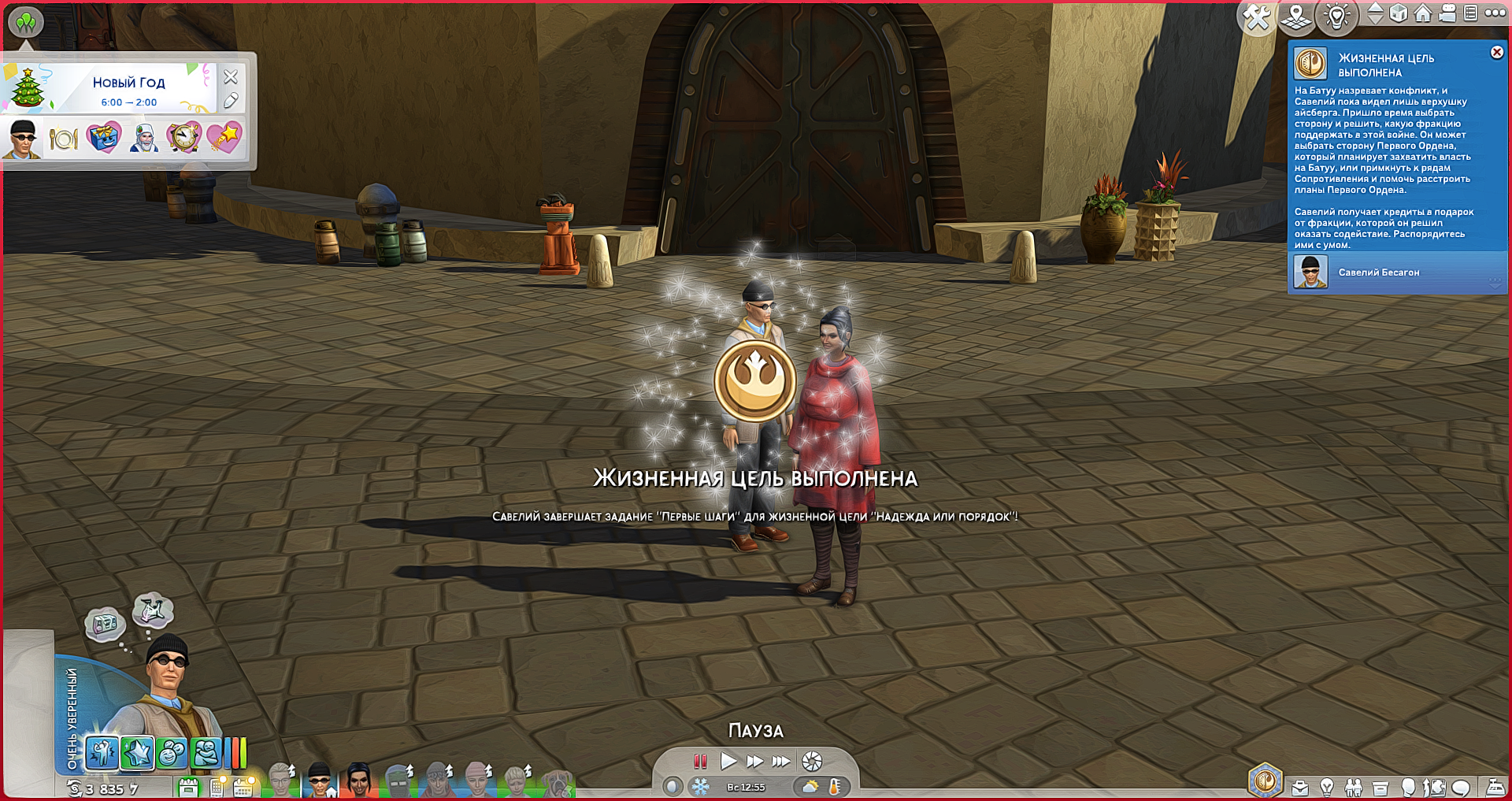Set game speed to ultra speed
The width and height of the screenshot is (1512, 801).
click(781, 761)
